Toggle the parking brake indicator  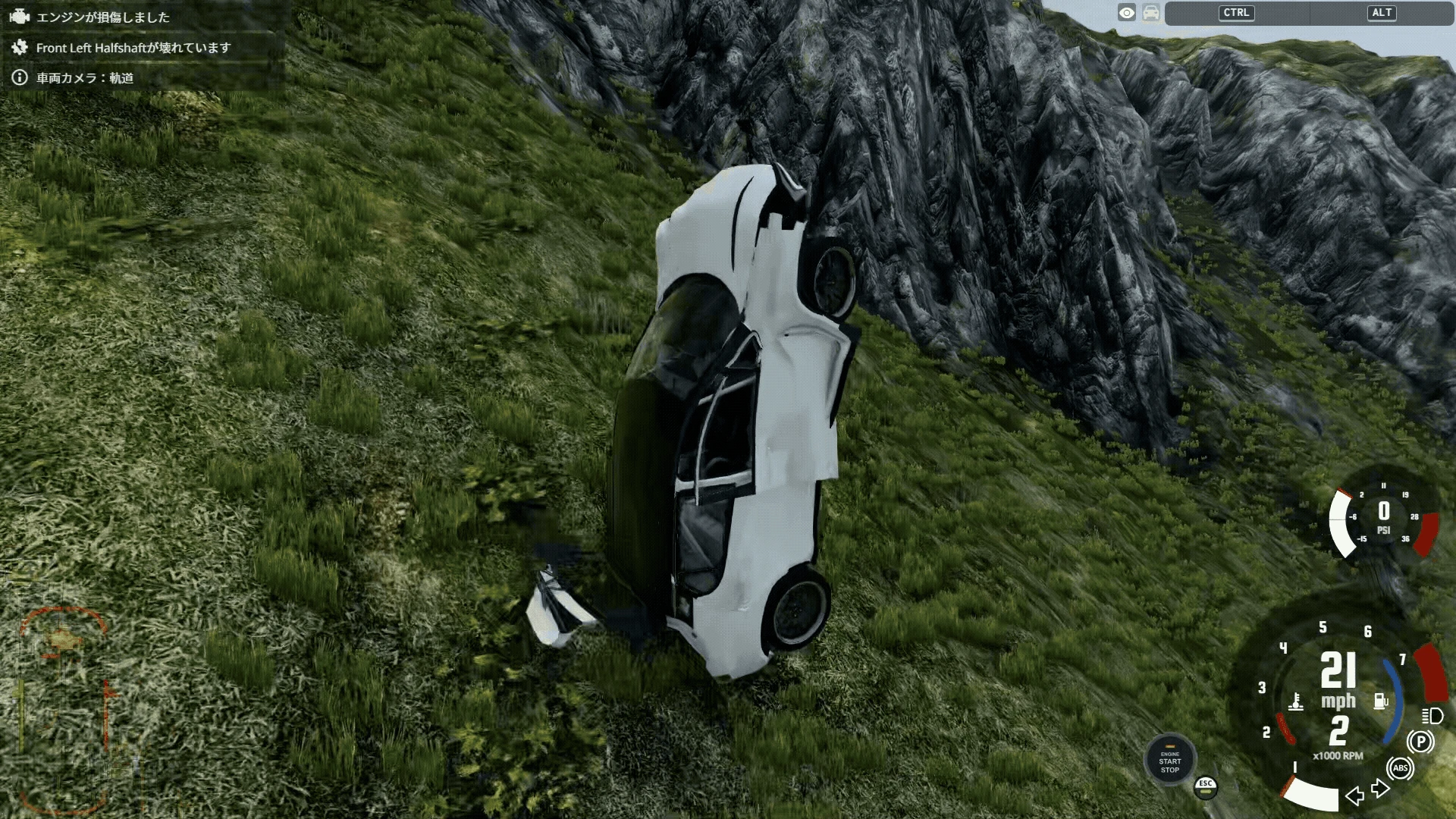[1420, 742]
